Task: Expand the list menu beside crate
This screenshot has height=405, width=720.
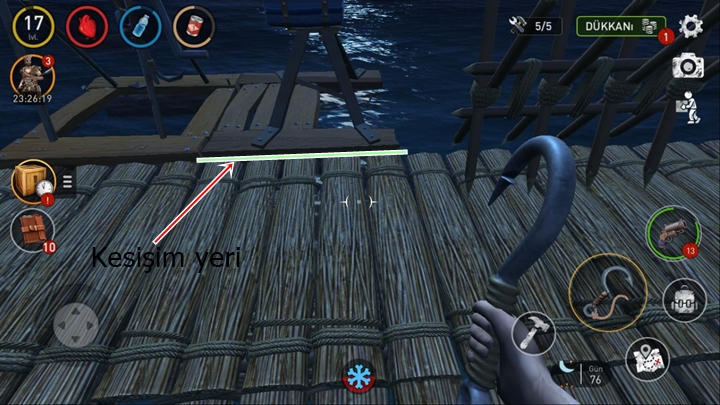Action: [x=68, y=181]
